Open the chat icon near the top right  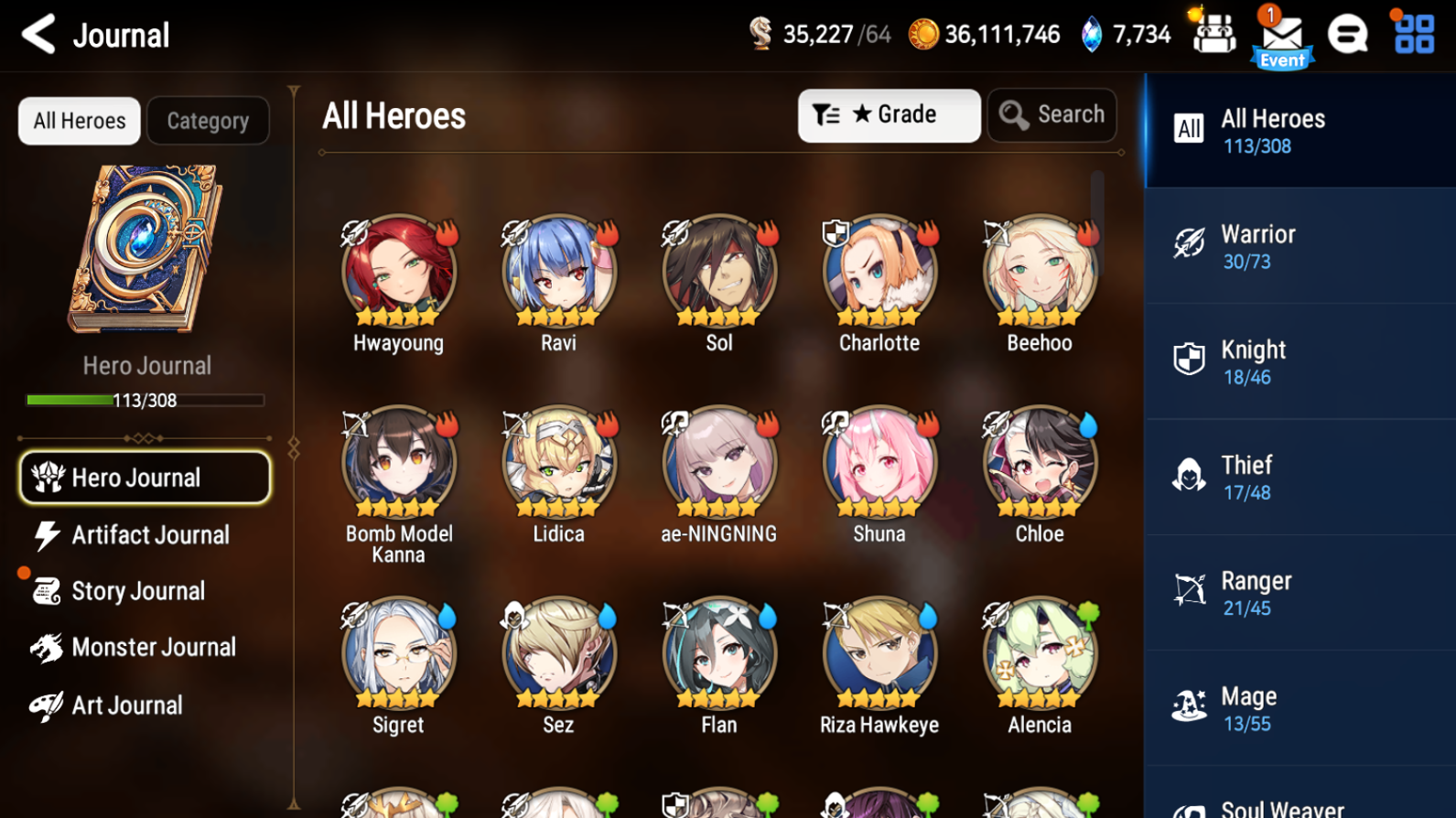[x=1348, y=35]
